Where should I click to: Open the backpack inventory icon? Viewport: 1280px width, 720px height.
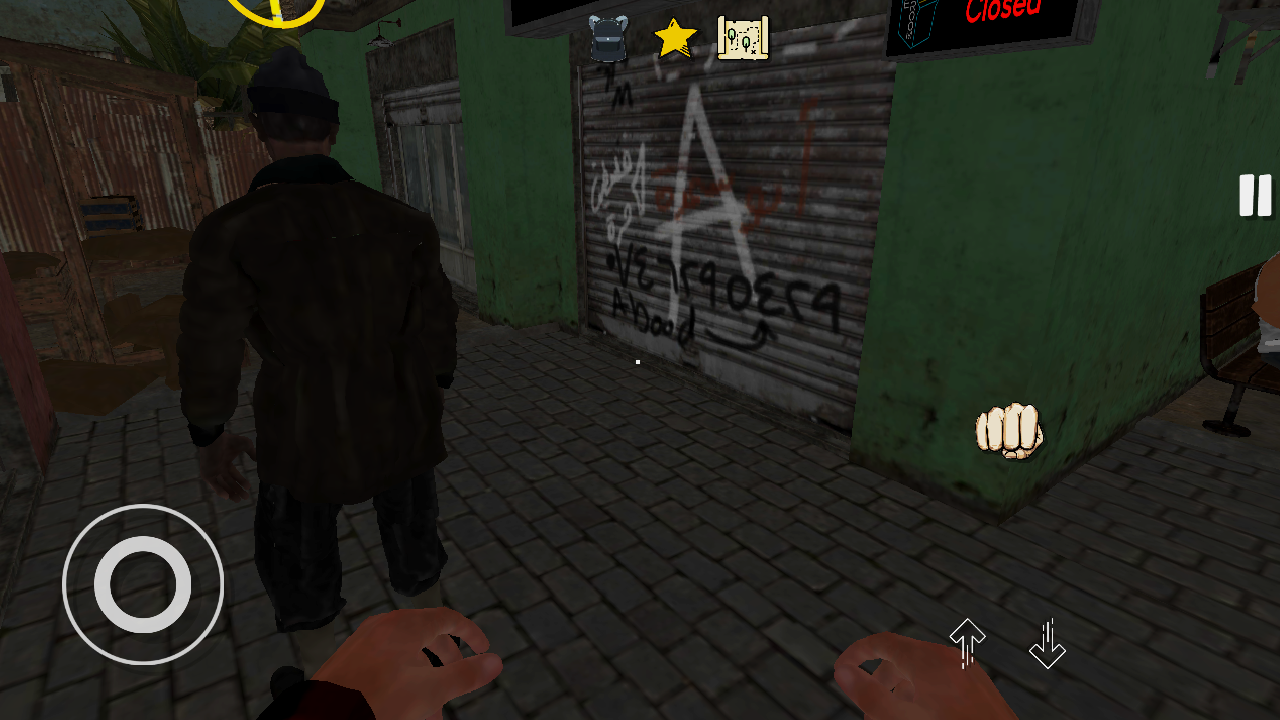606,40
